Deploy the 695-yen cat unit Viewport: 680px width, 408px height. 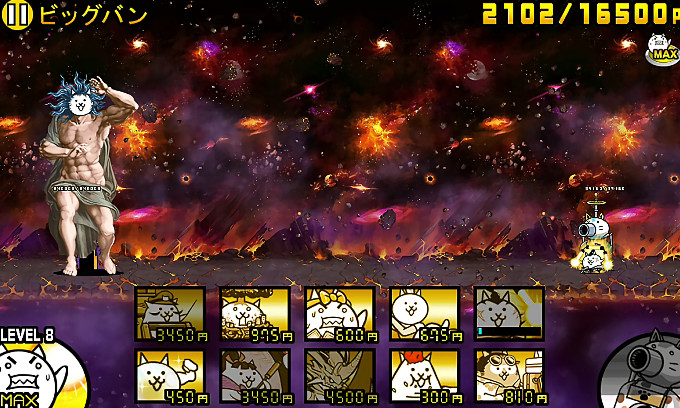425,314
